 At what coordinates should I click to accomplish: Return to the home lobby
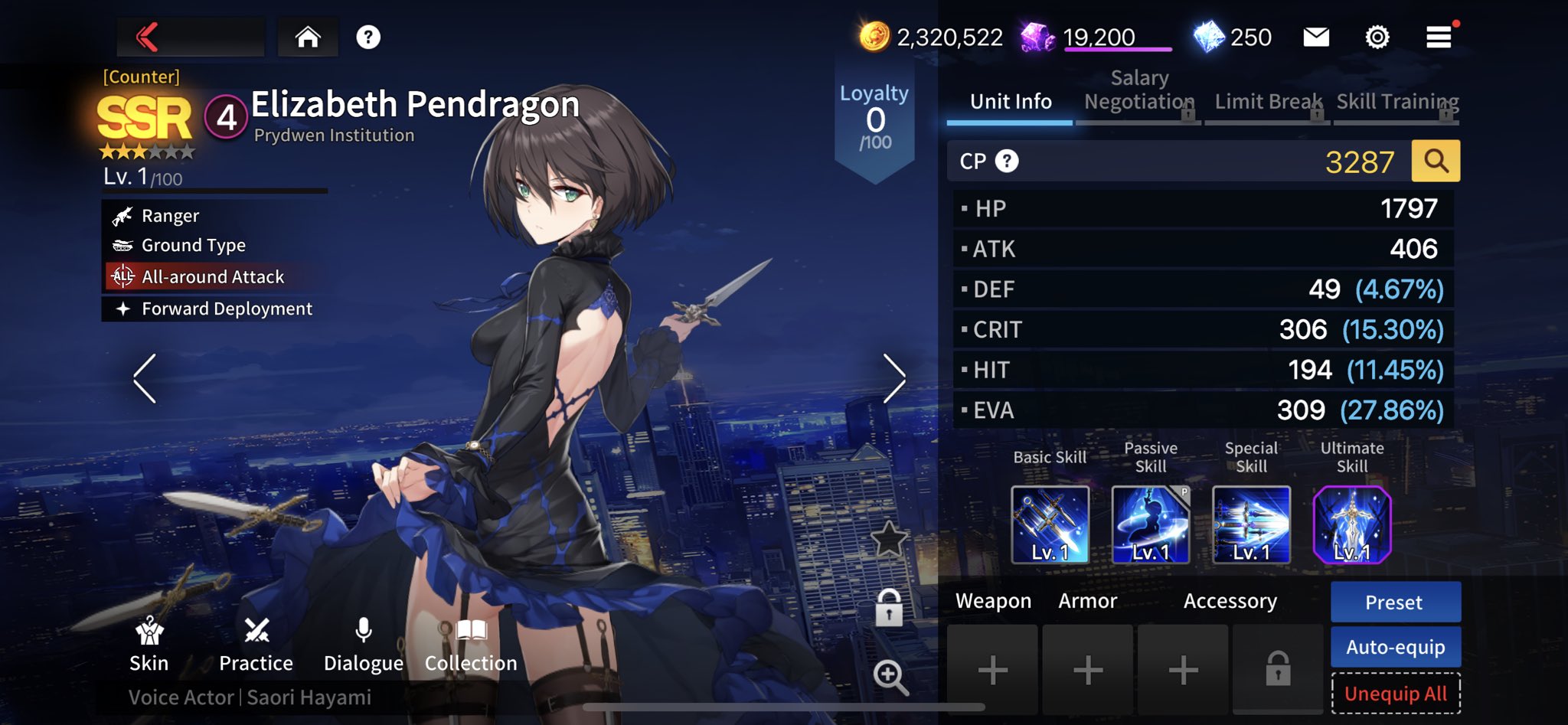[308, 37]
